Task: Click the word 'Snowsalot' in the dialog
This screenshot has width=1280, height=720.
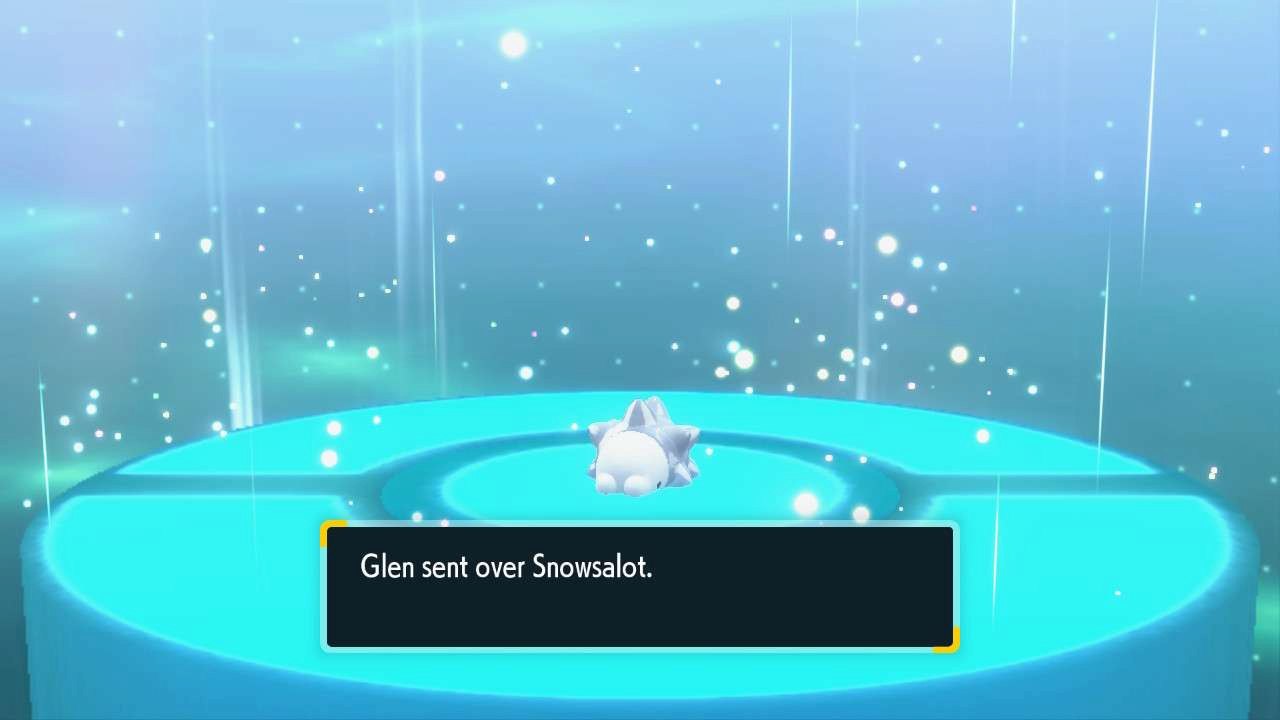Action: [x=590, y=567]
